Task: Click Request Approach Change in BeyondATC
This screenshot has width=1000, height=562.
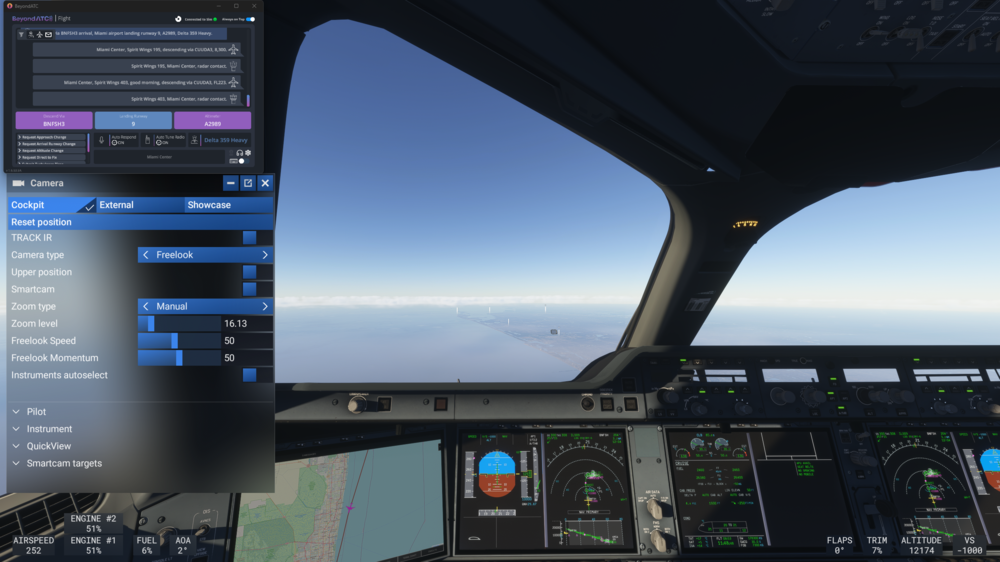Action: click(45, 137)
